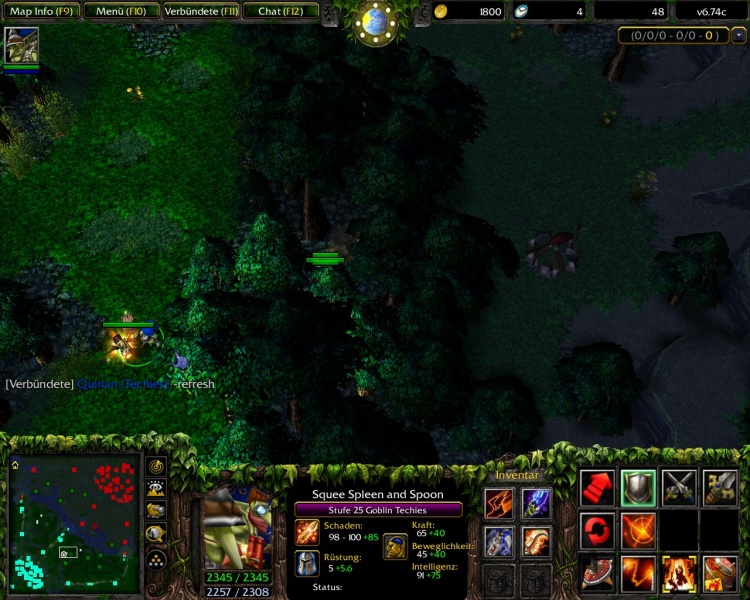Click the red arrow Move command

[597, 487]
